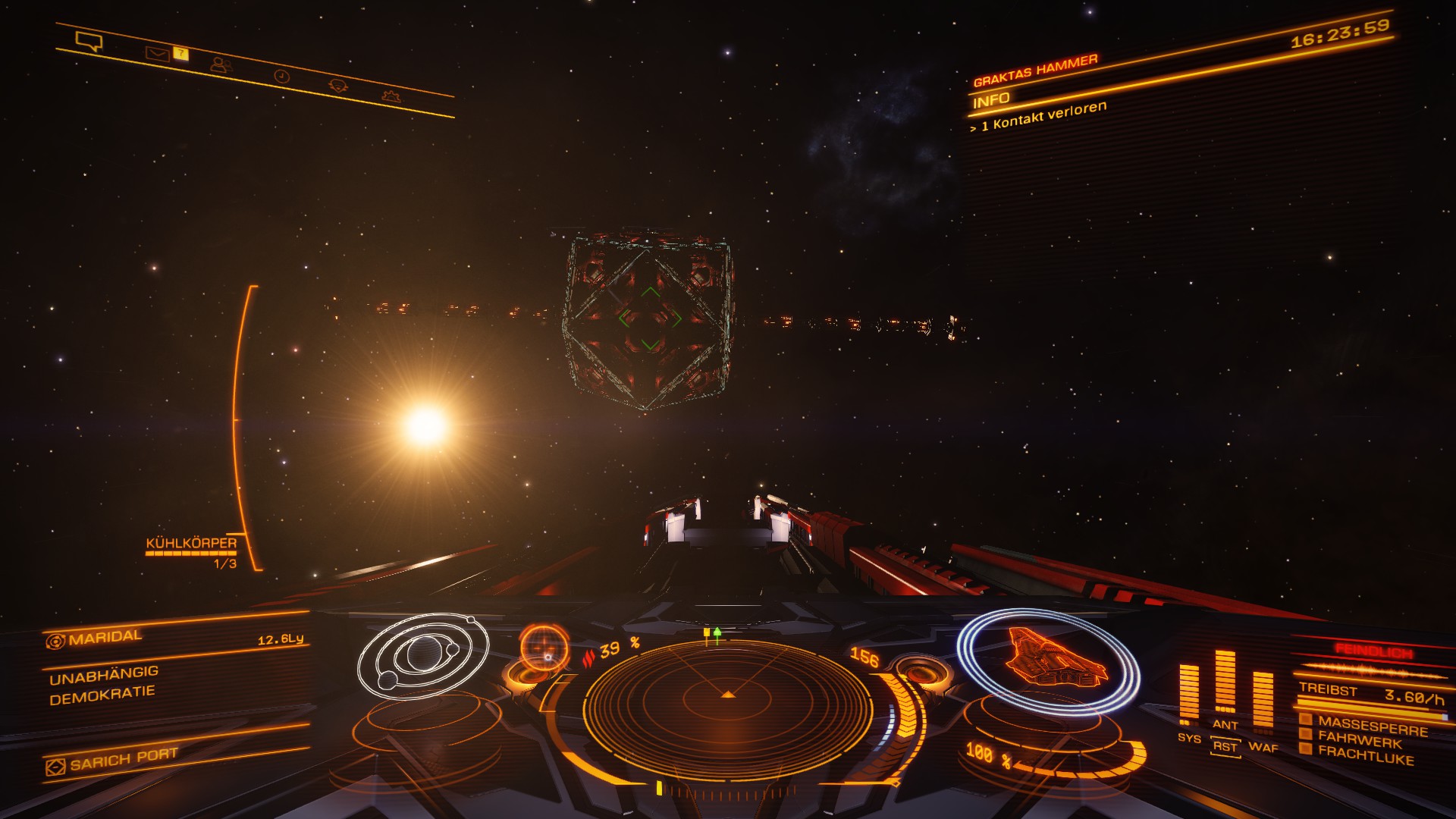1456x819 pixels.
Task: Click the own-ship orbit hologram display
Action: 422,656
